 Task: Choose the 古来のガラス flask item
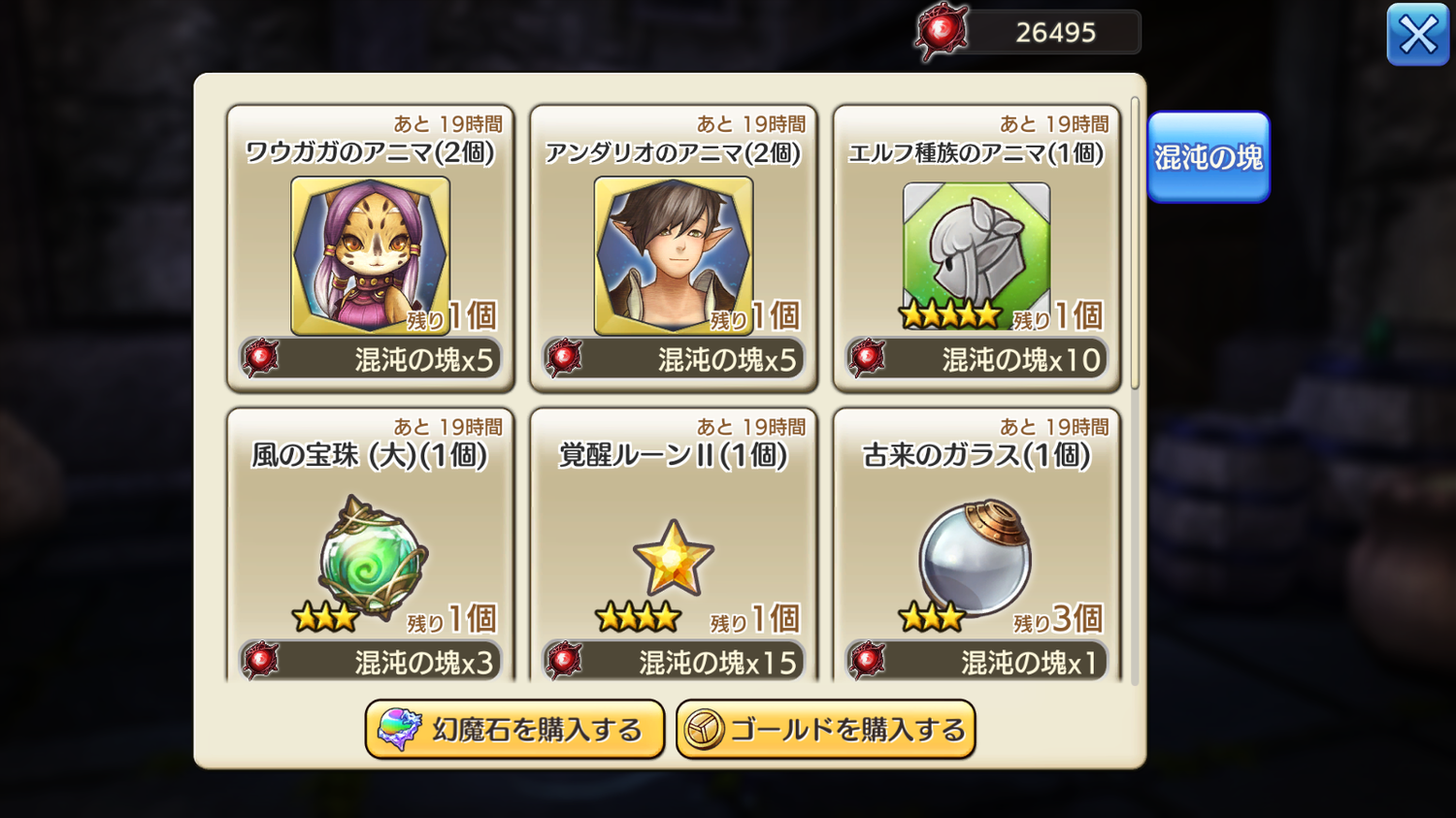tap(976, 557)
